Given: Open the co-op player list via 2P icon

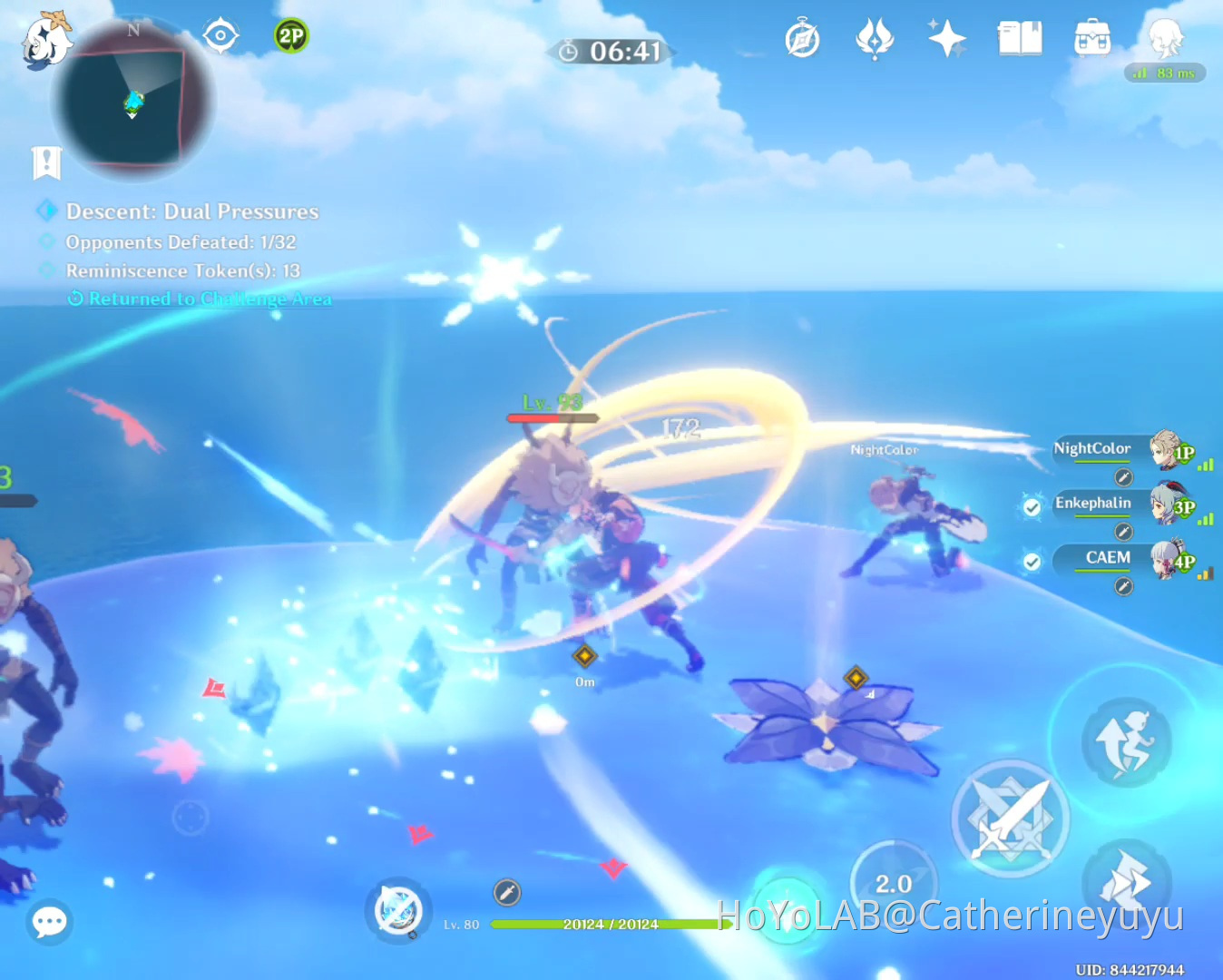Looking at the screenshot, I should click(290, 36).
